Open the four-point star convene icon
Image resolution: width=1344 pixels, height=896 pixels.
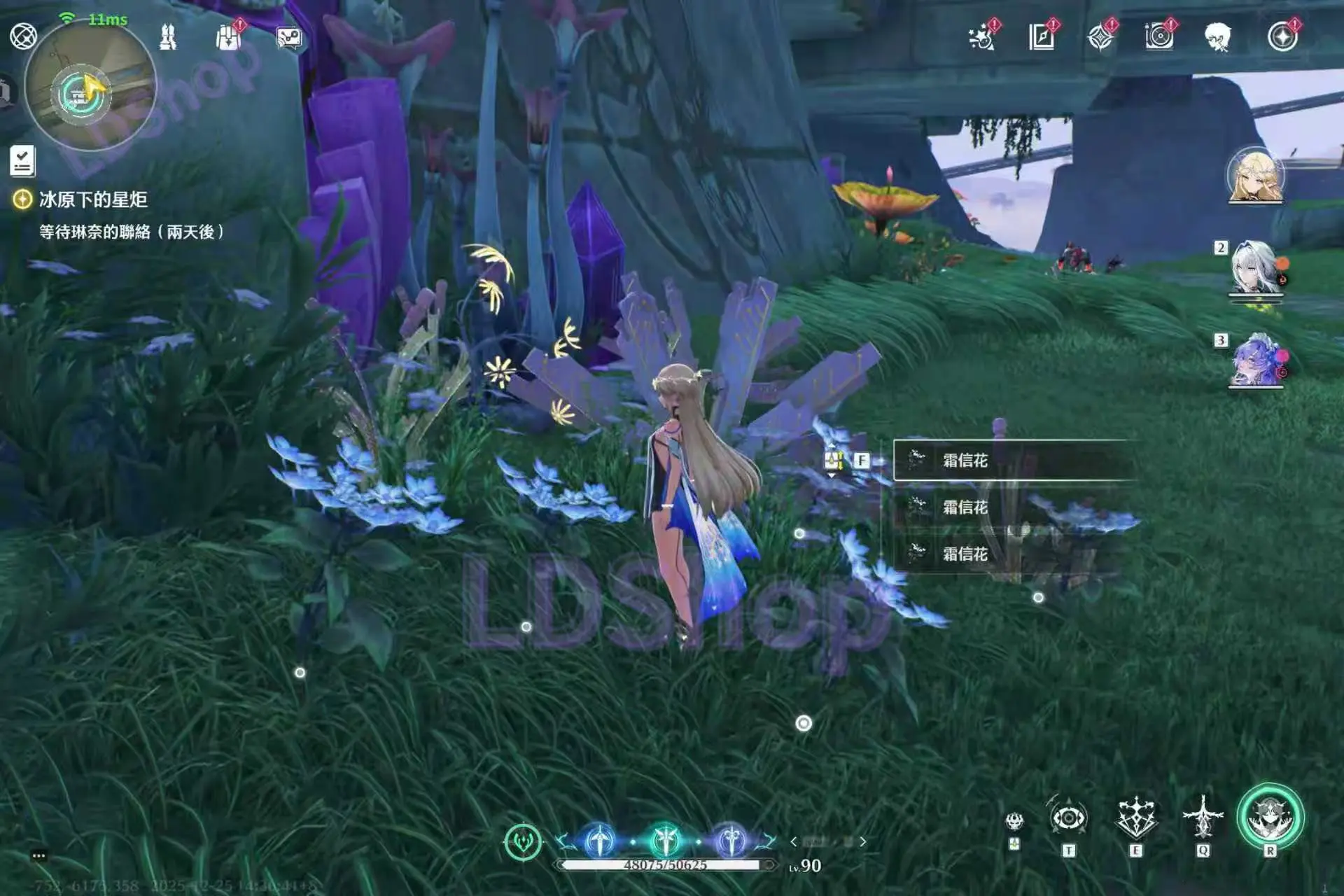1100,37
